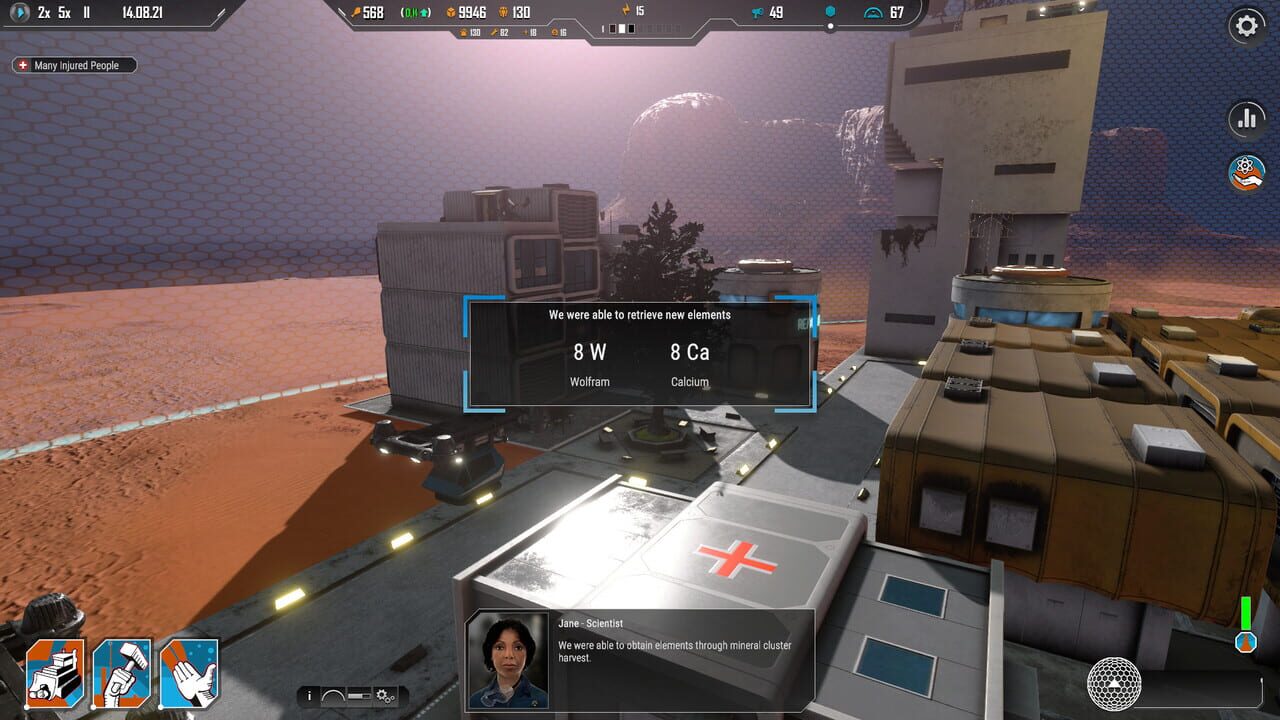
Task: Click the blue hexagon indicator at top center
Action: [829, 11]
